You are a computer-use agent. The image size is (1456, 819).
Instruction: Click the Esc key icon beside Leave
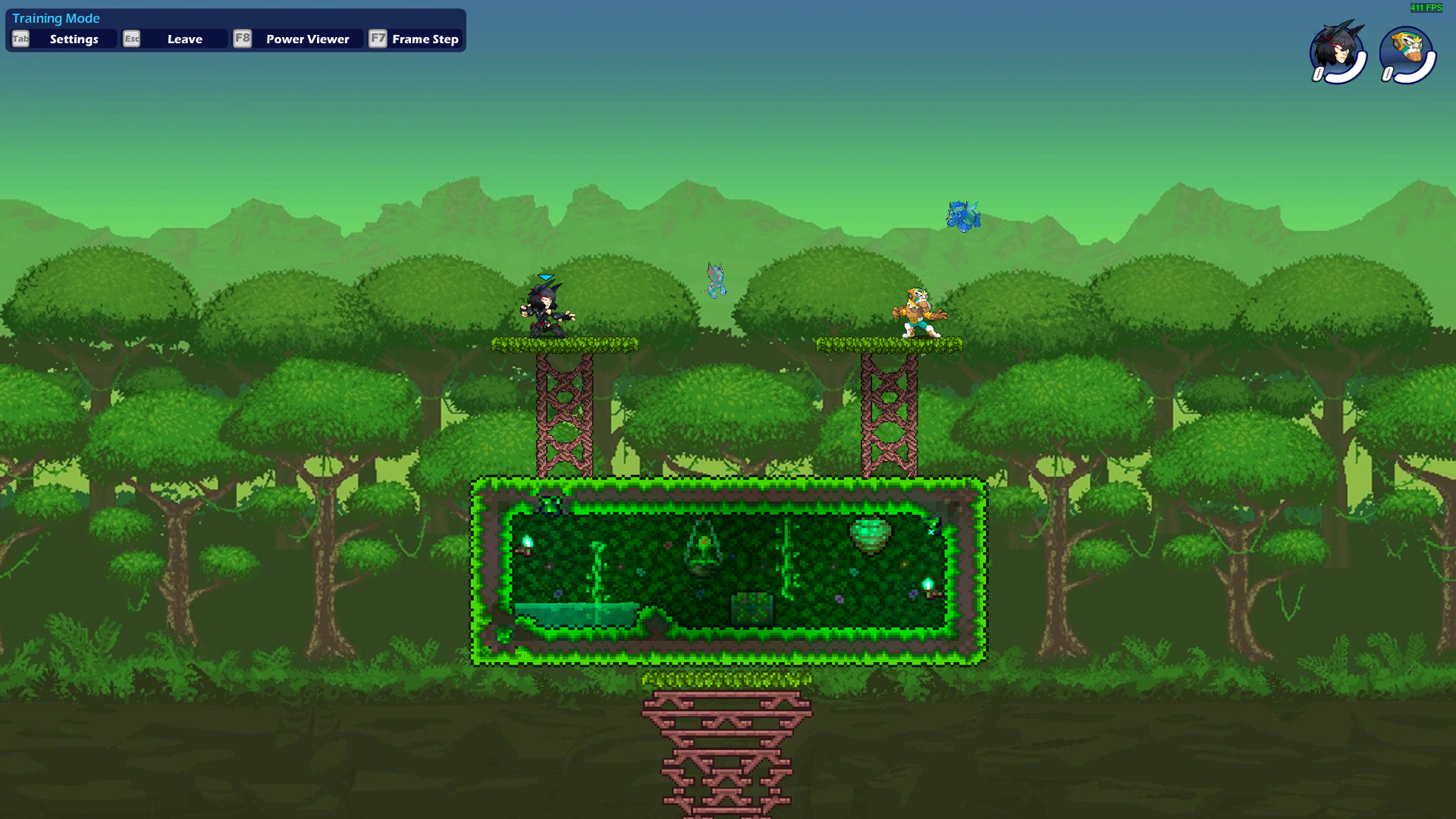tap(132, 39)
